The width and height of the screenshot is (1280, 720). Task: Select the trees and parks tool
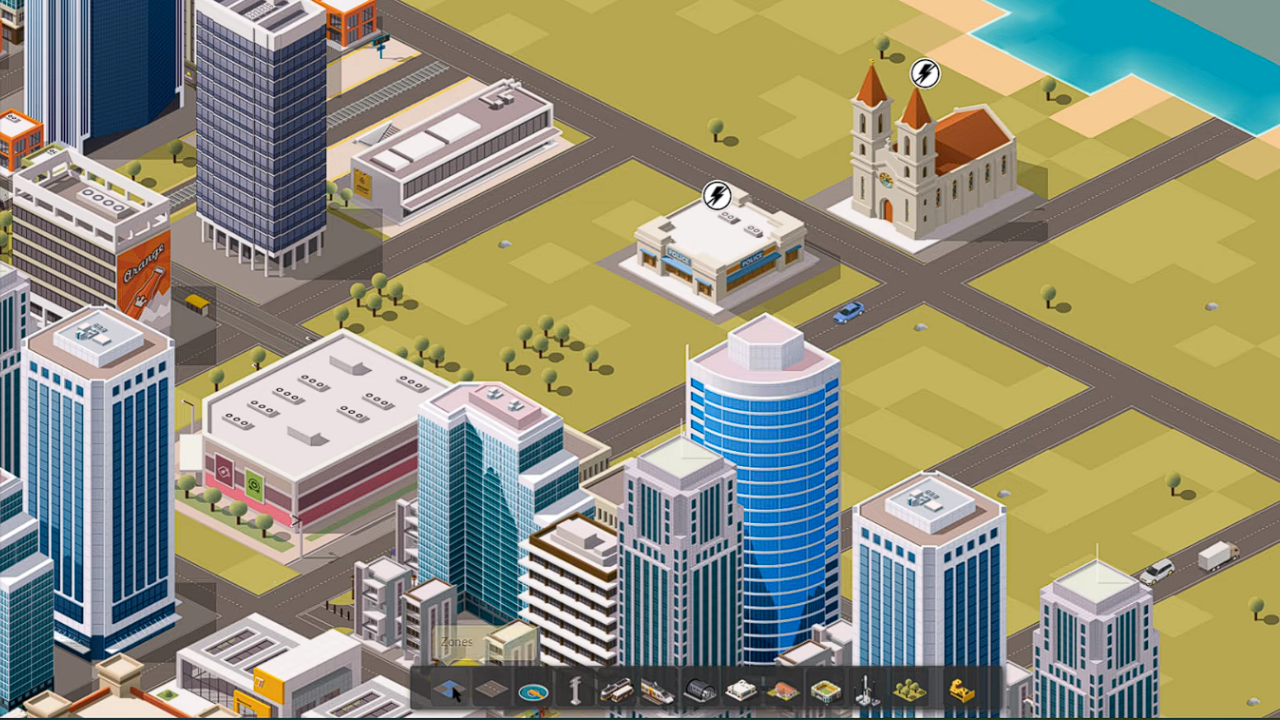pos(909,690)
